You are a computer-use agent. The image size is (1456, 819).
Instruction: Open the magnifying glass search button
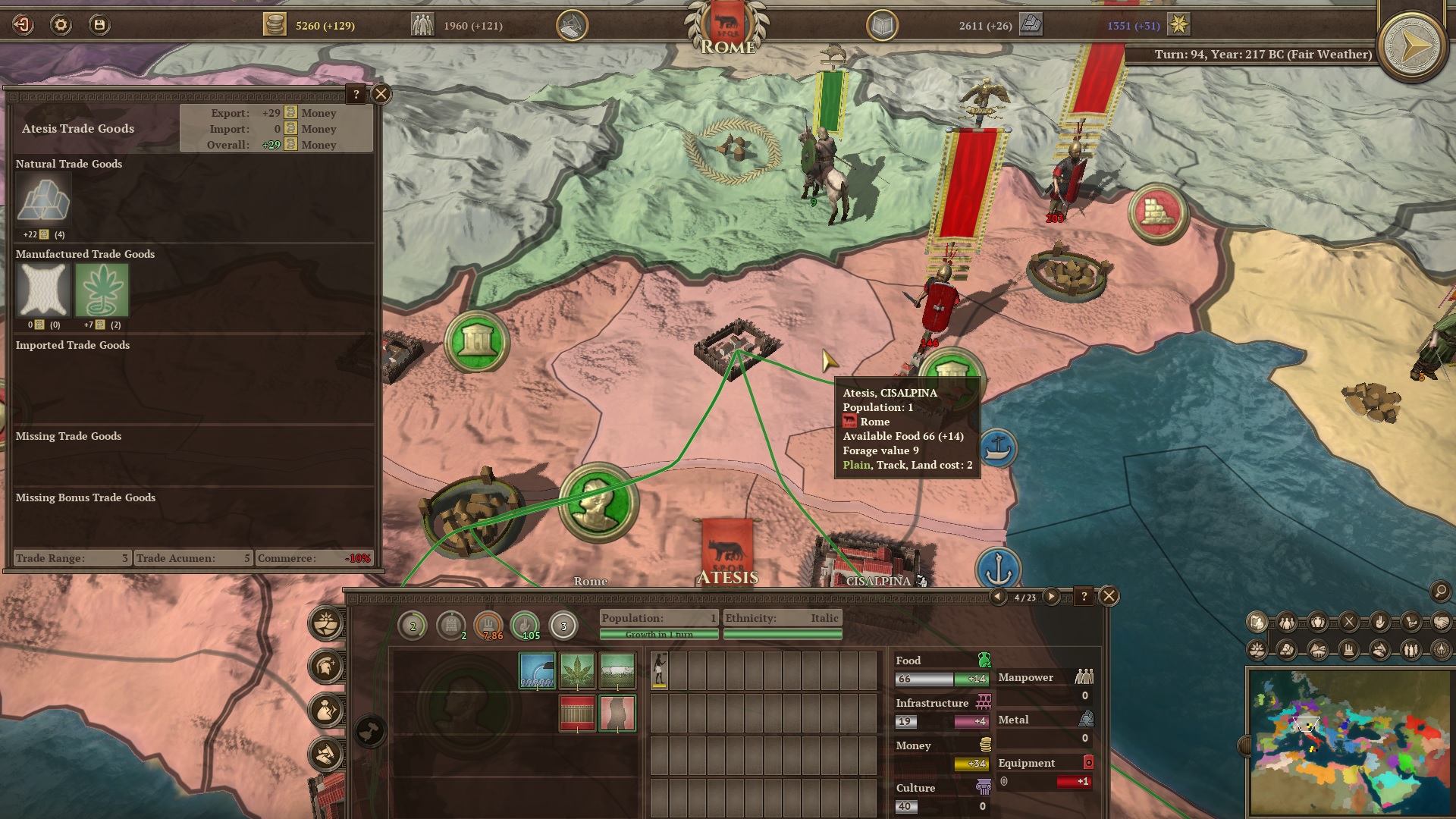point(1440,591)
